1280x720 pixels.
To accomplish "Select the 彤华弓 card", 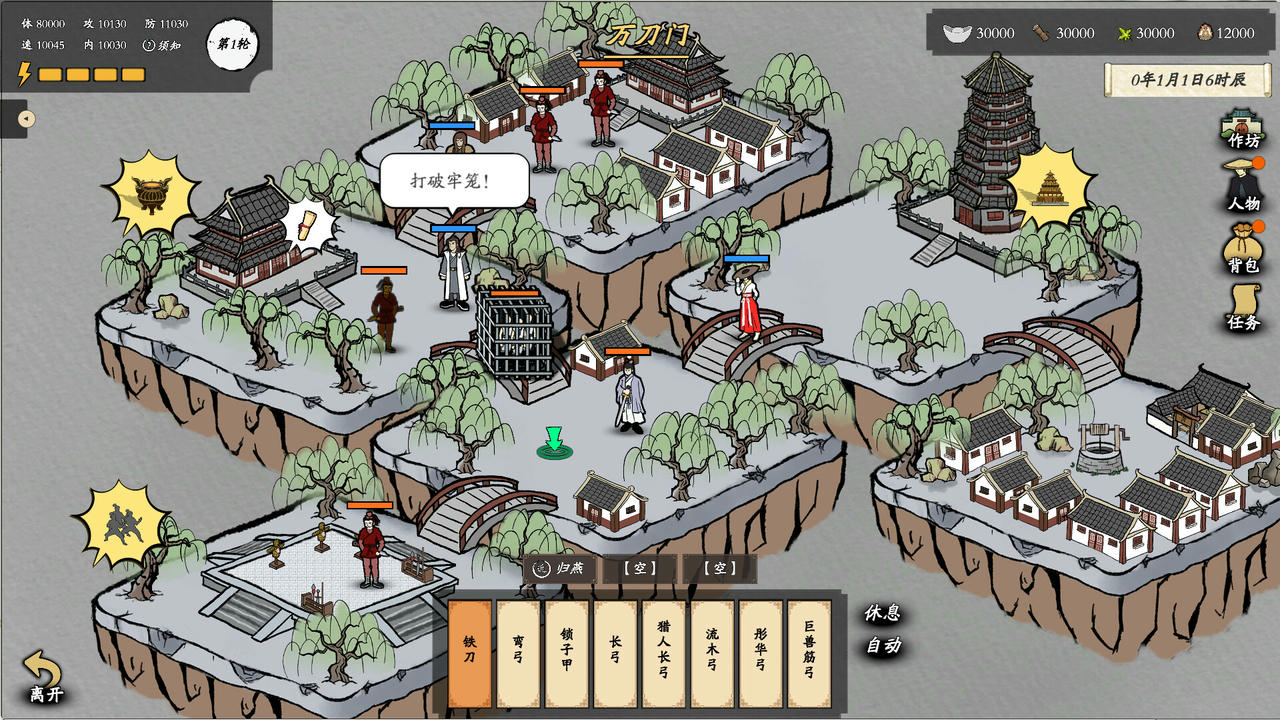I will coord(761,654).
